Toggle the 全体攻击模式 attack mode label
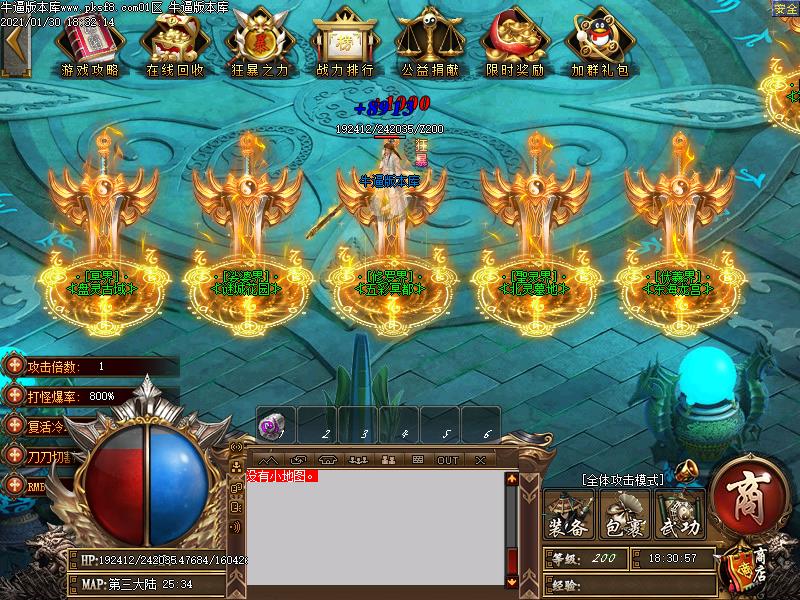800x600 pixels. click(621, 480)
